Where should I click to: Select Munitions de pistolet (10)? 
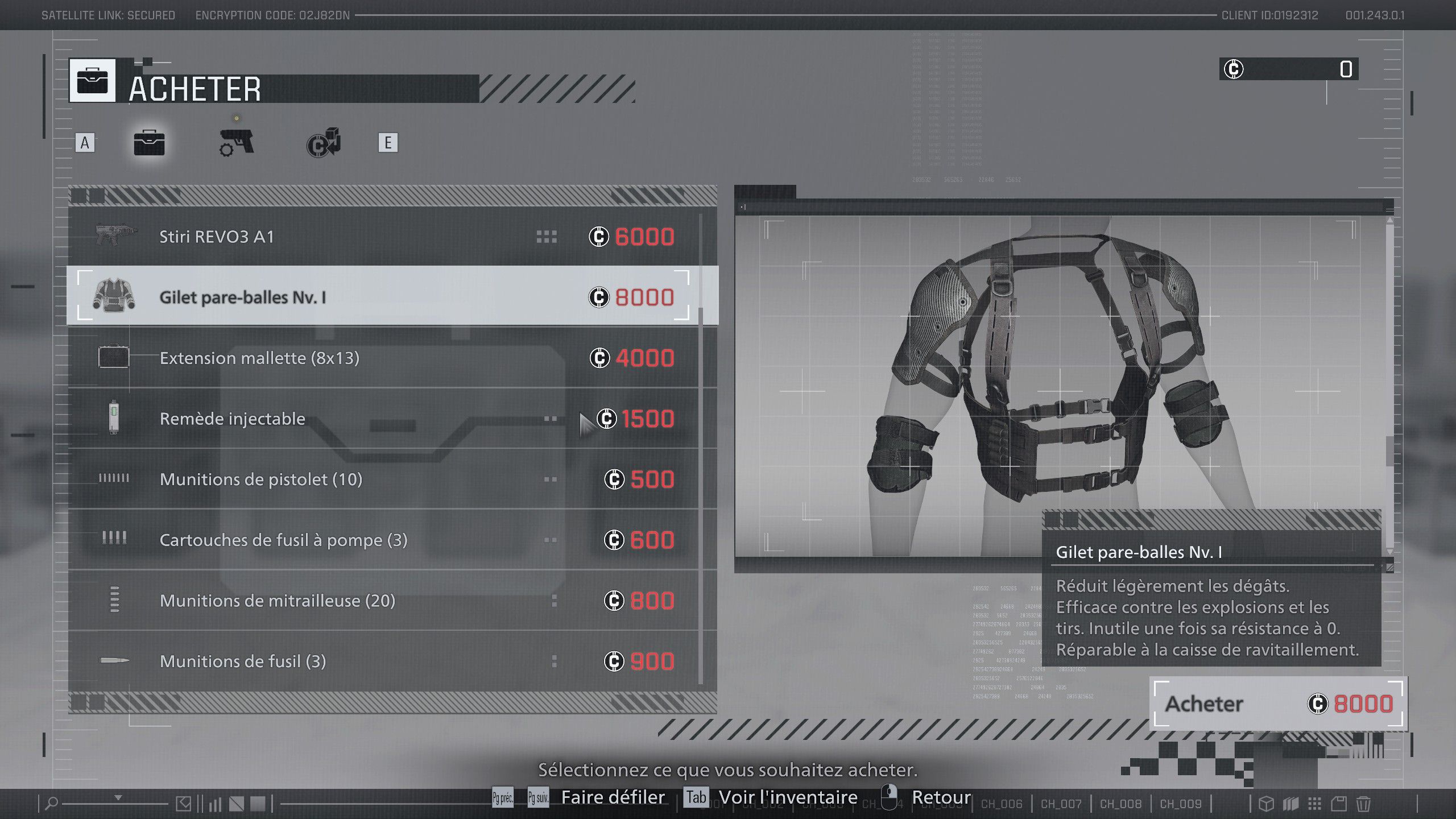click(x=387, y=479)
